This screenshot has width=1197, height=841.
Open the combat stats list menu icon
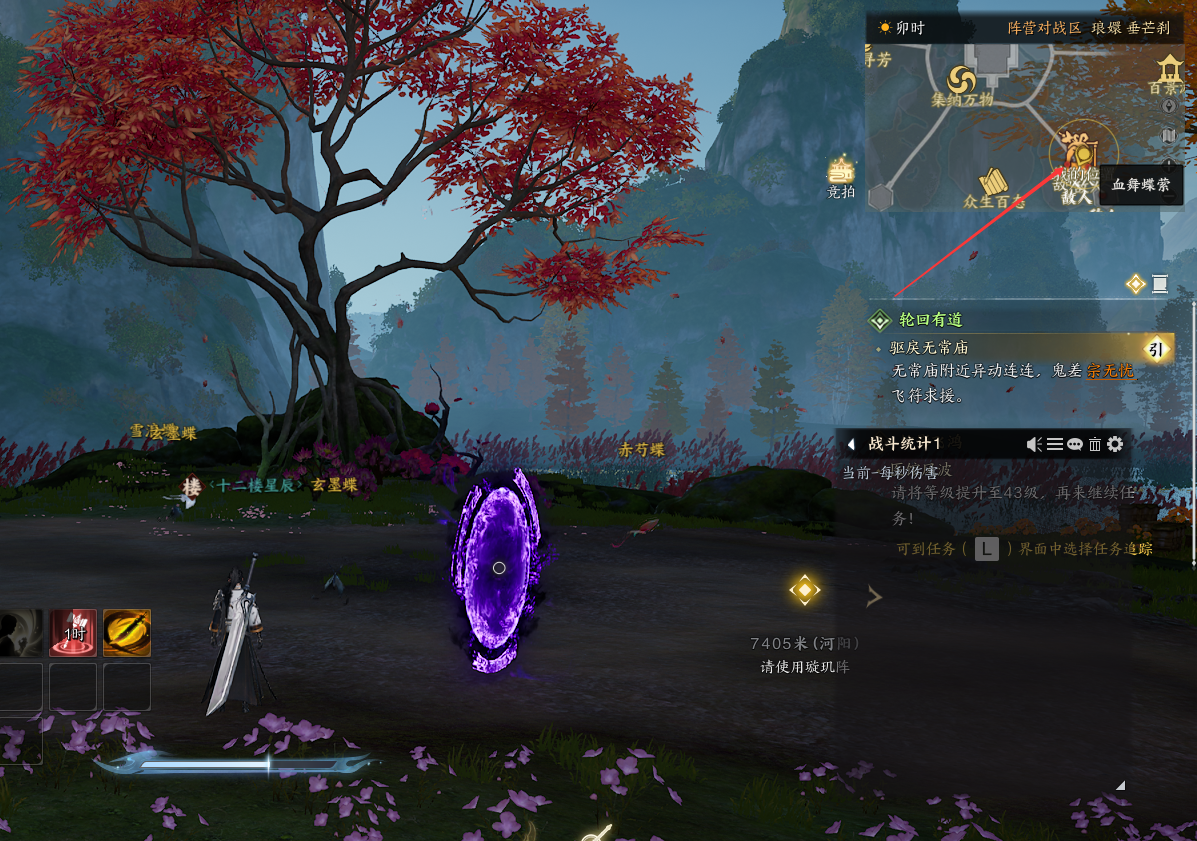point(1055,444)
